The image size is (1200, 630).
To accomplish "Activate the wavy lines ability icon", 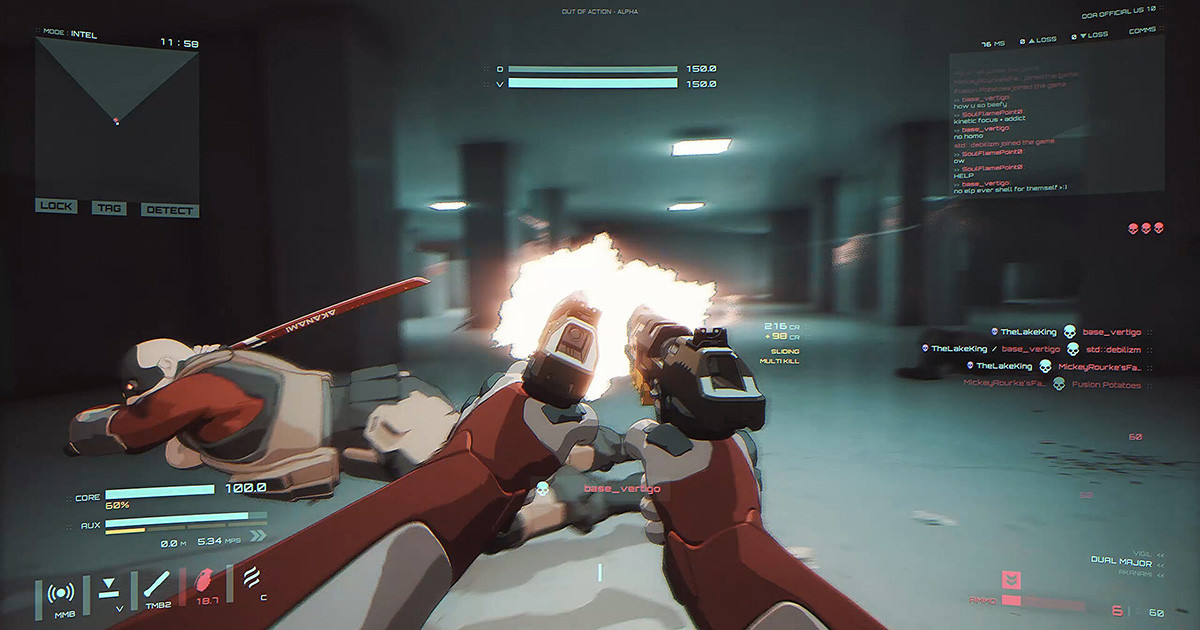I will (251, 578).
